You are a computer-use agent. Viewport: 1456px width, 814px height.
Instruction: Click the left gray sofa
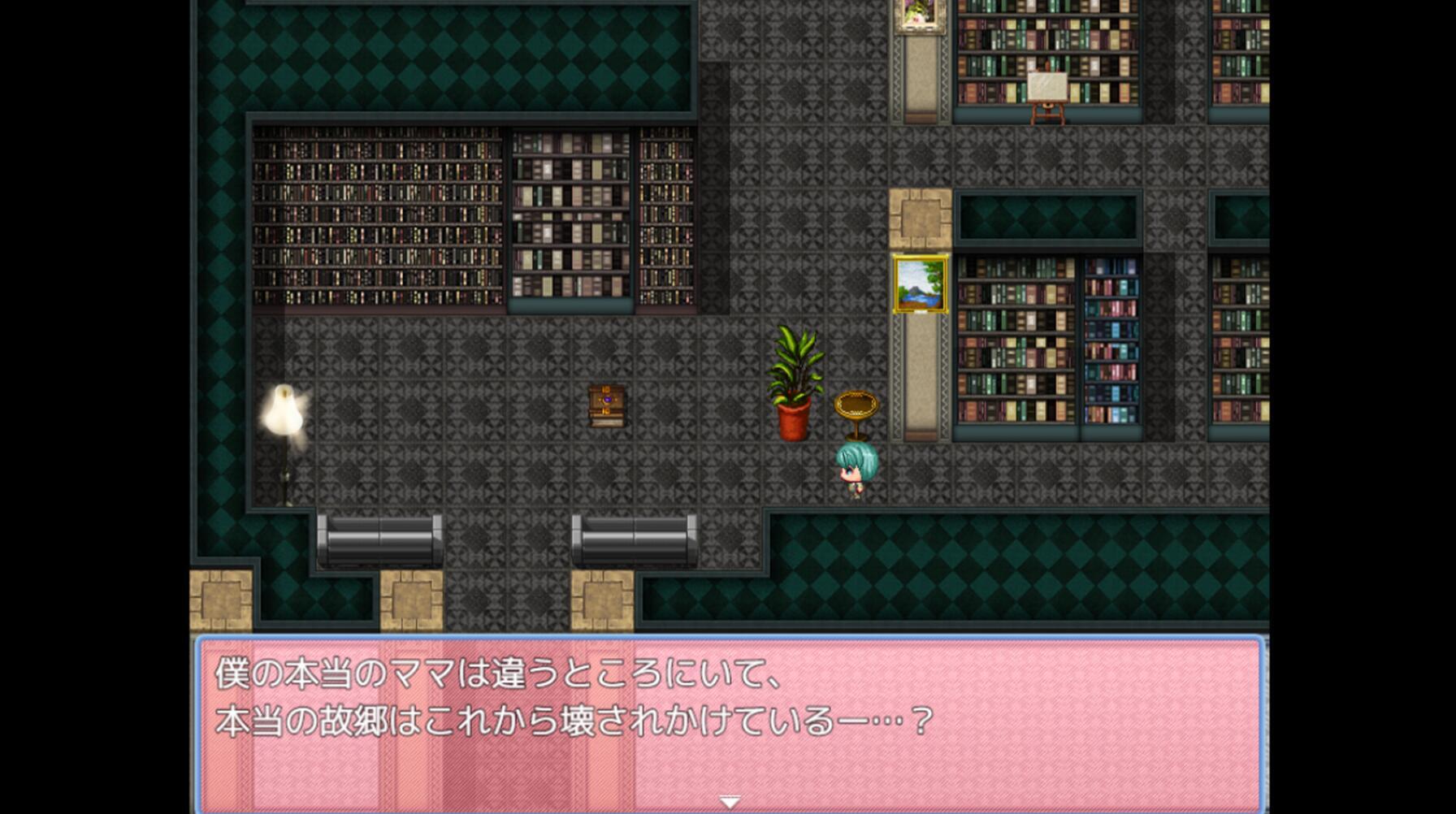[x=379, y=536]
